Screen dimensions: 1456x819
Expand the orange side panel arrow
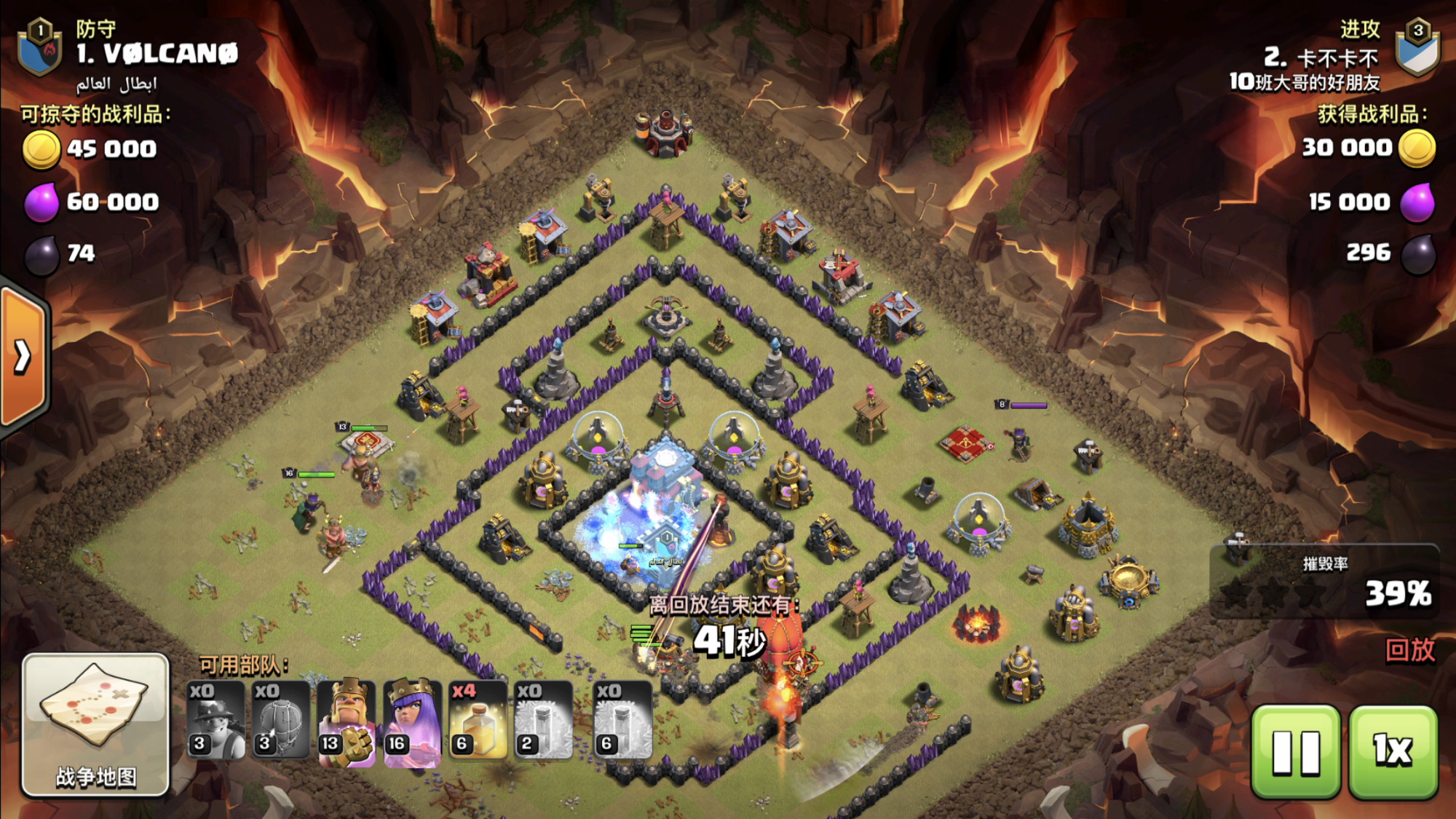(x=23, y=357)
